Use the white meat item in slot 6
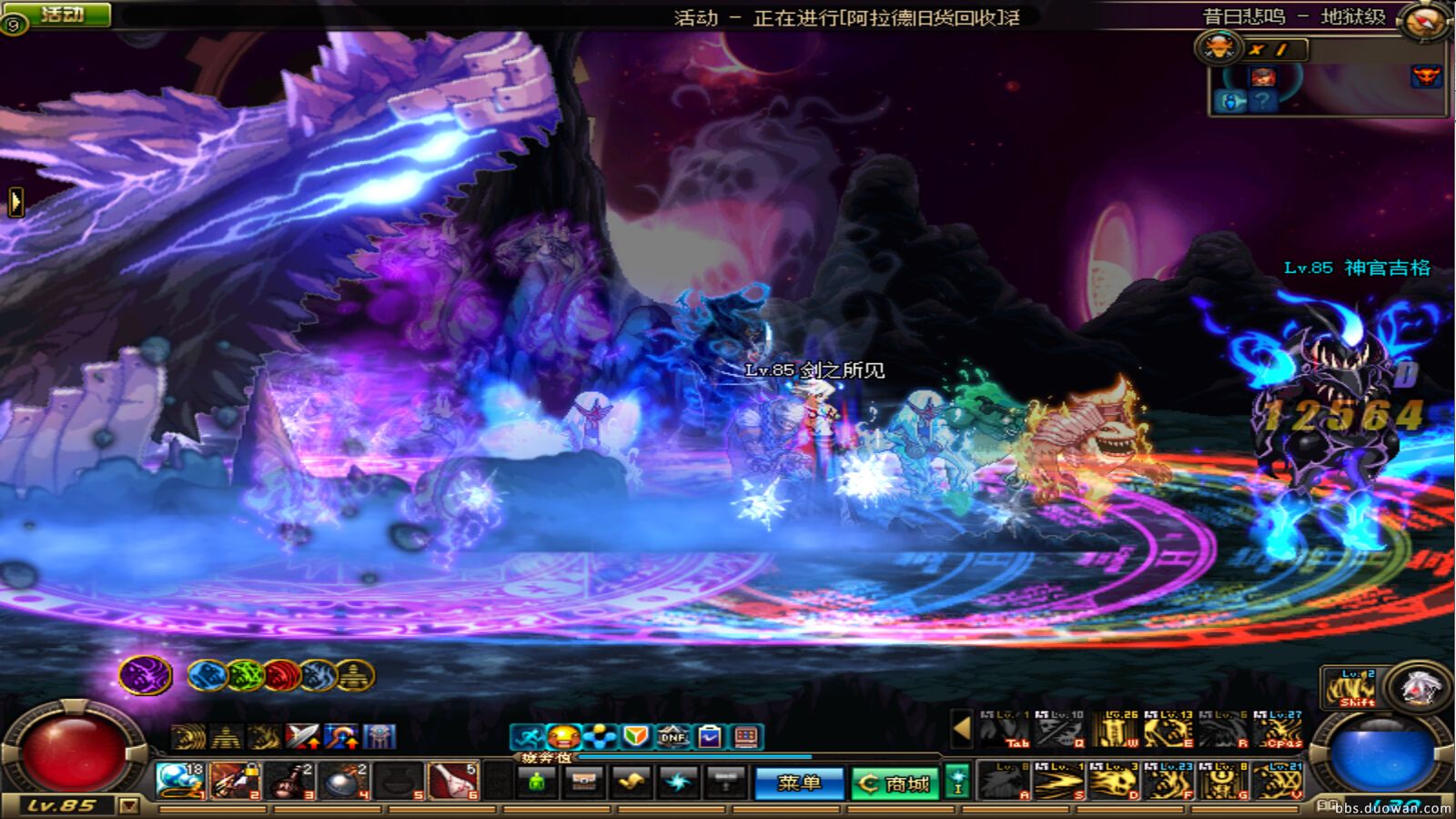 pos(453,781)
